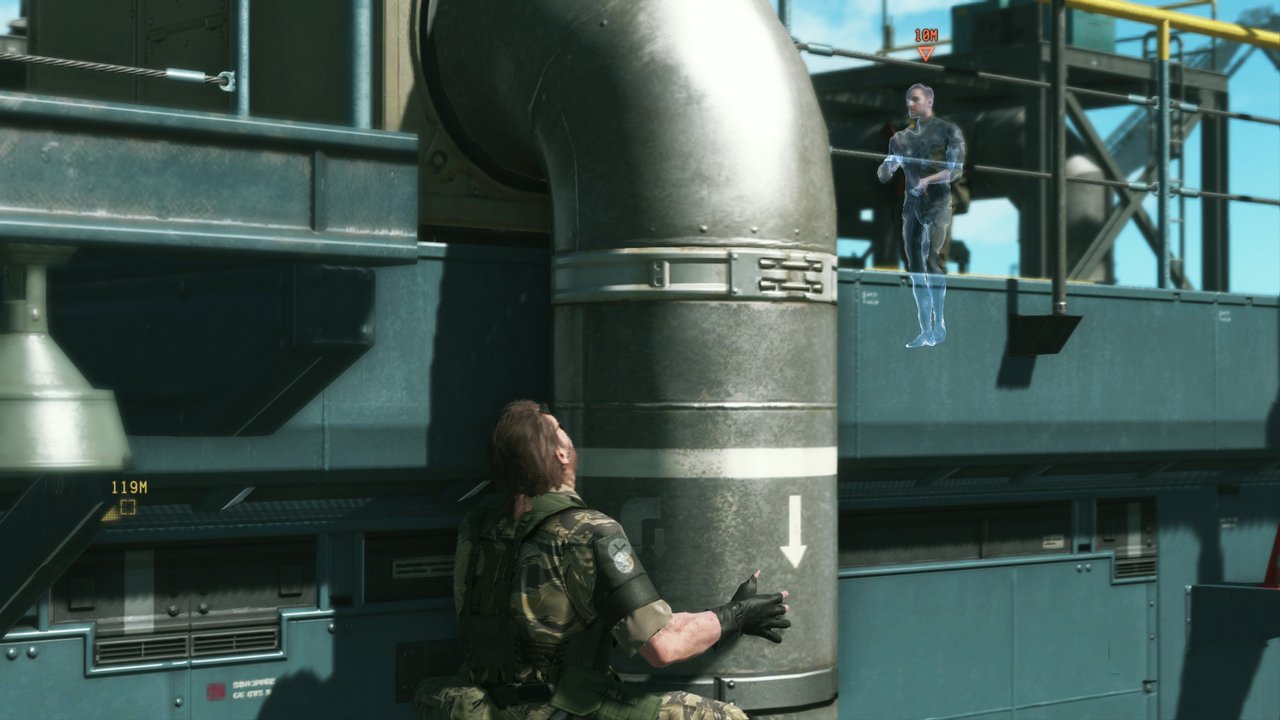Click the yellow 119M objective distance label

130,487
